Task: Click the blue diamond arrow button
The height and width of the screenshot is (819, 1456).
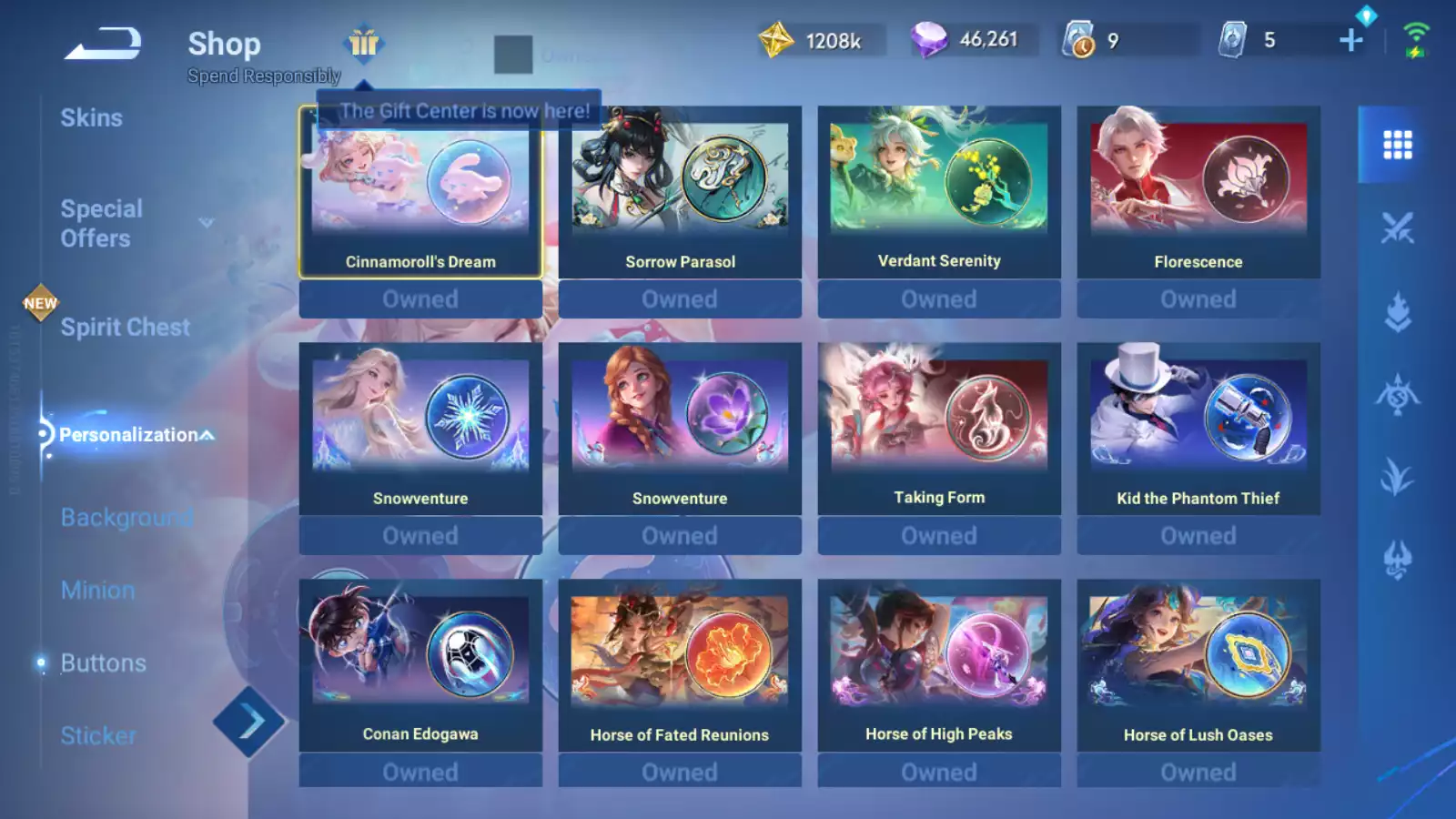Action: pos(248,723)
